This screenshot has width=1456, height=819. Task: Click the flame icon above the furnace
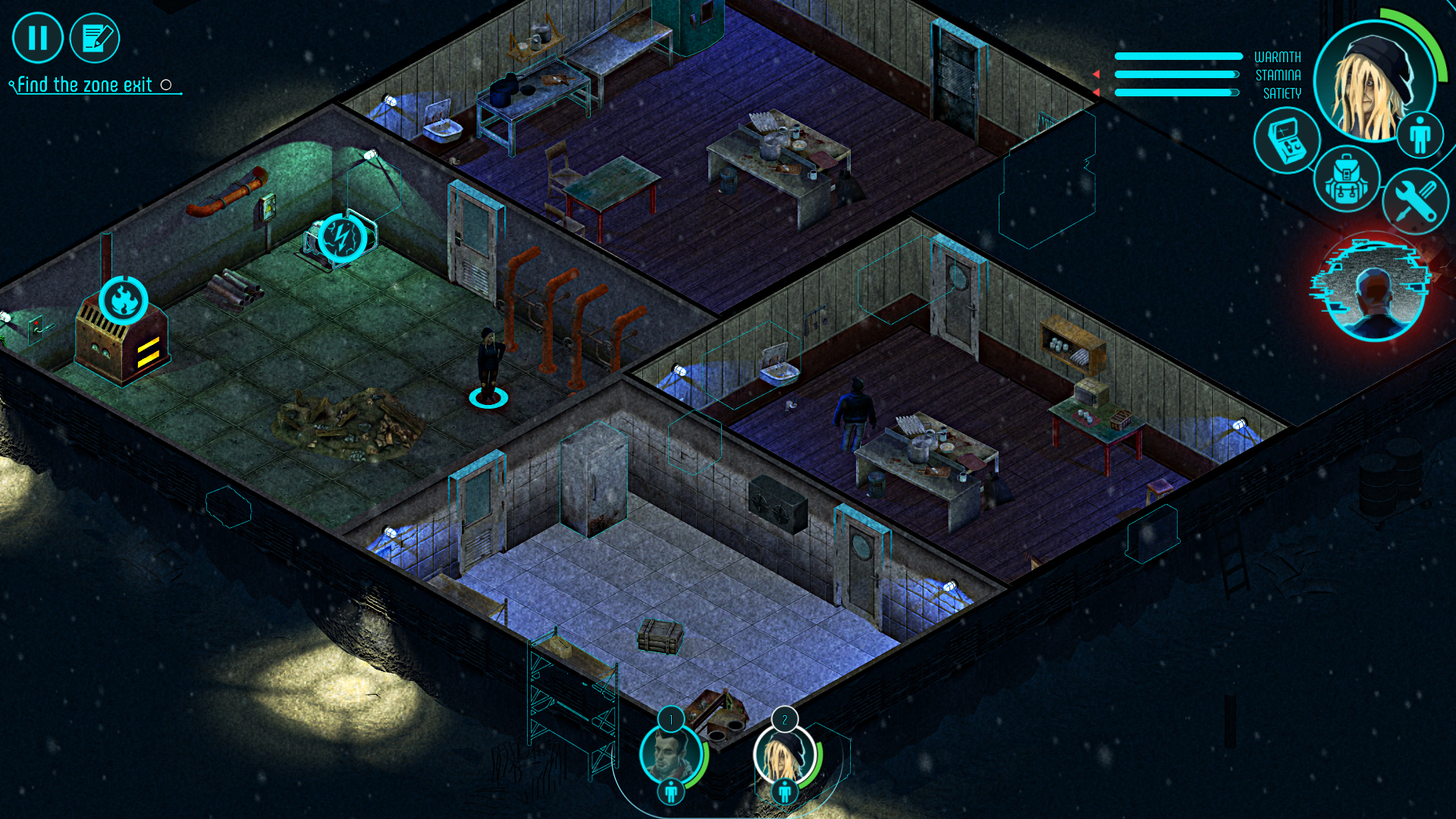124,299
